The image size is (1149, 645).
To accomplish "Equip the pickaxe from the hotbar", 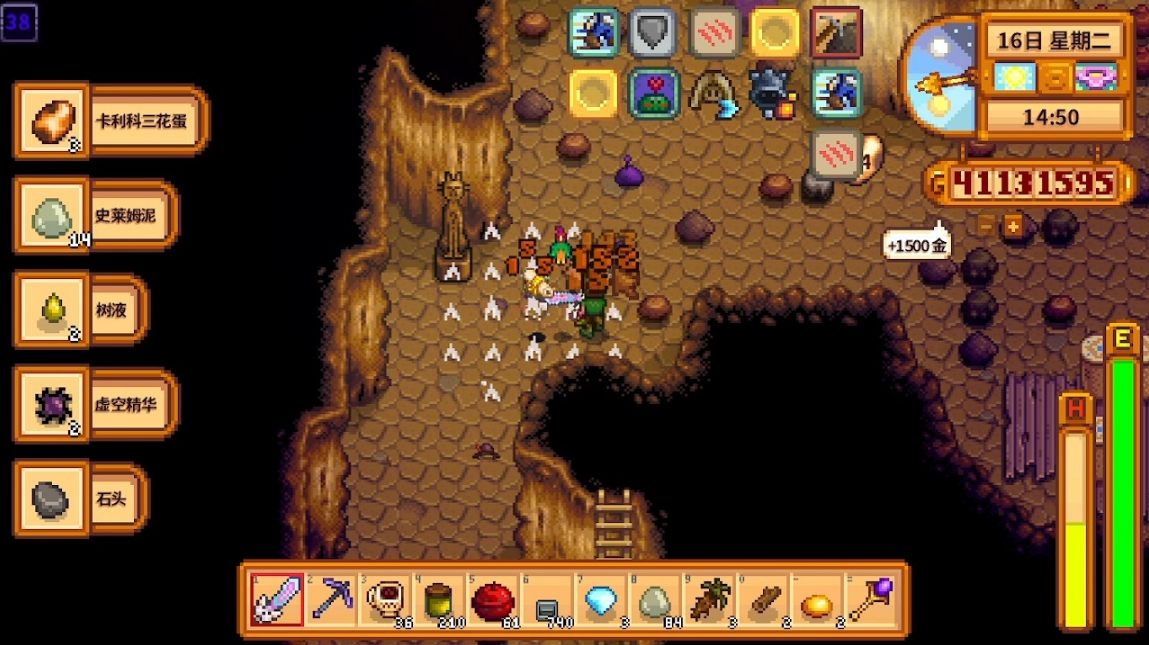I will click(330, 600).
